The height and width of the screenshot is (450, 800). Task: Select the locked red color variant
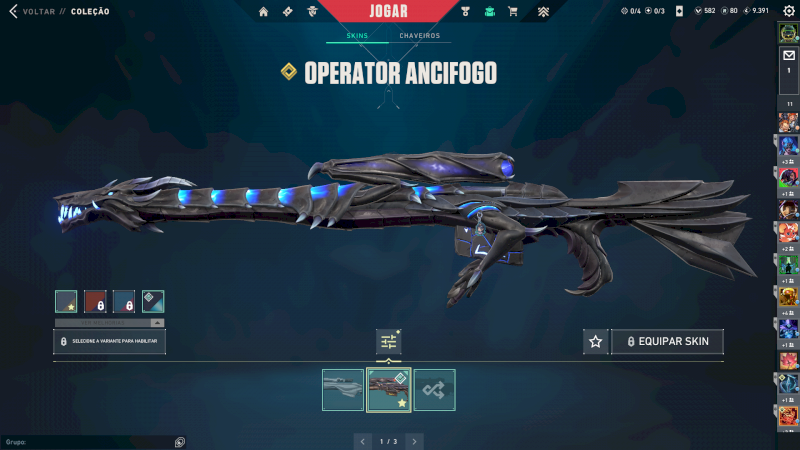point(95,301)
